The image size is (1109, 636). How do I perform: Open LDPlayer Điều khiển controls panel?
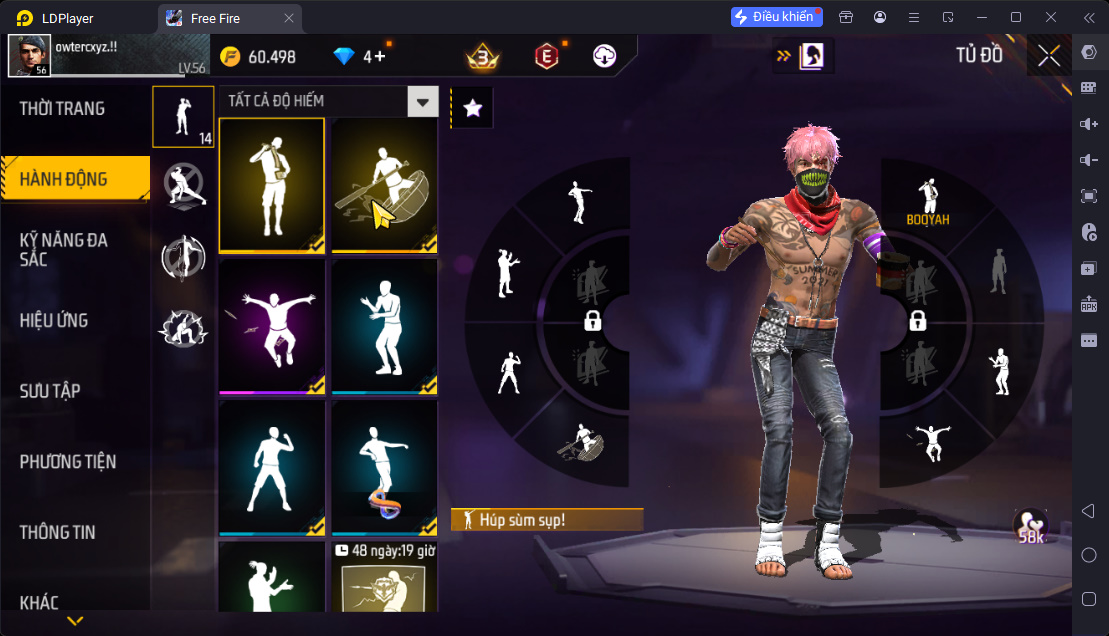tap(775, 17)
